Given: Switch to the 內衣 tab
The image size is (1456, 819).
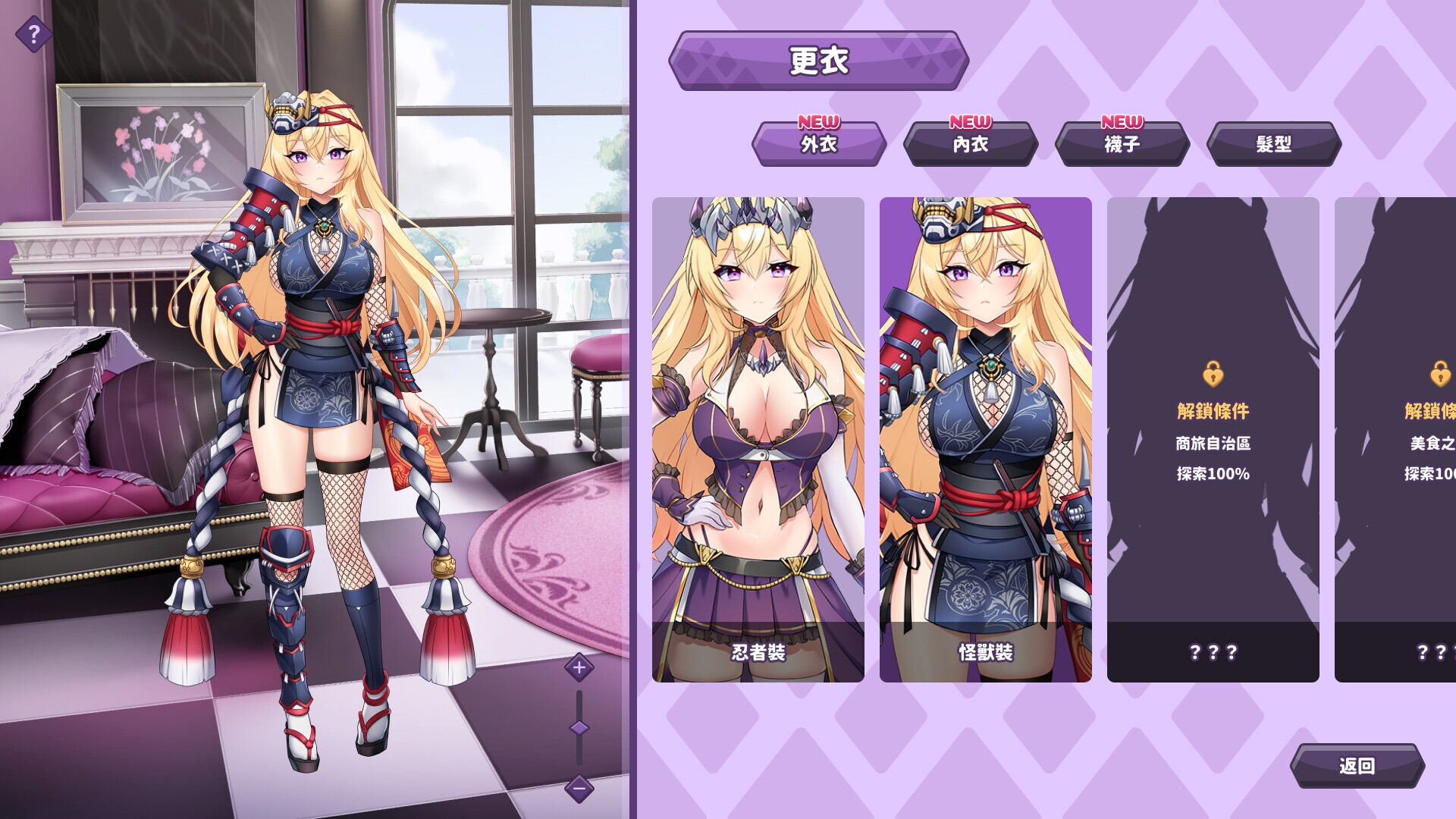Looking at the screenshot, I should pos(971,146).
